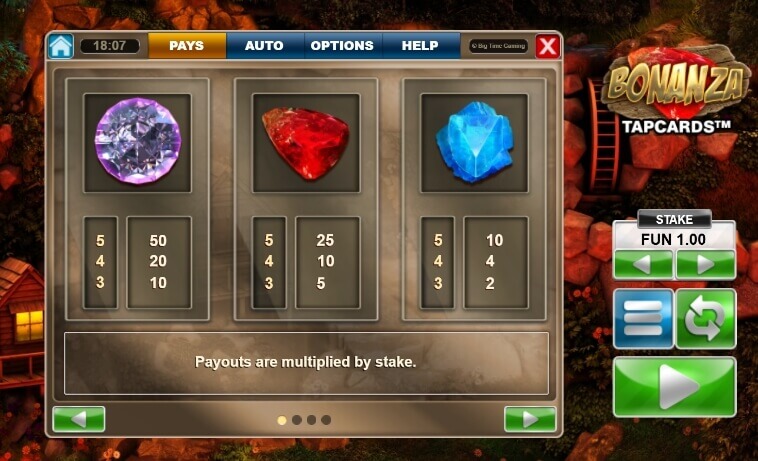Screen dimensions: 758x461
Task: Switch to the PAYS tab
Action: click(x=187, y=46)
